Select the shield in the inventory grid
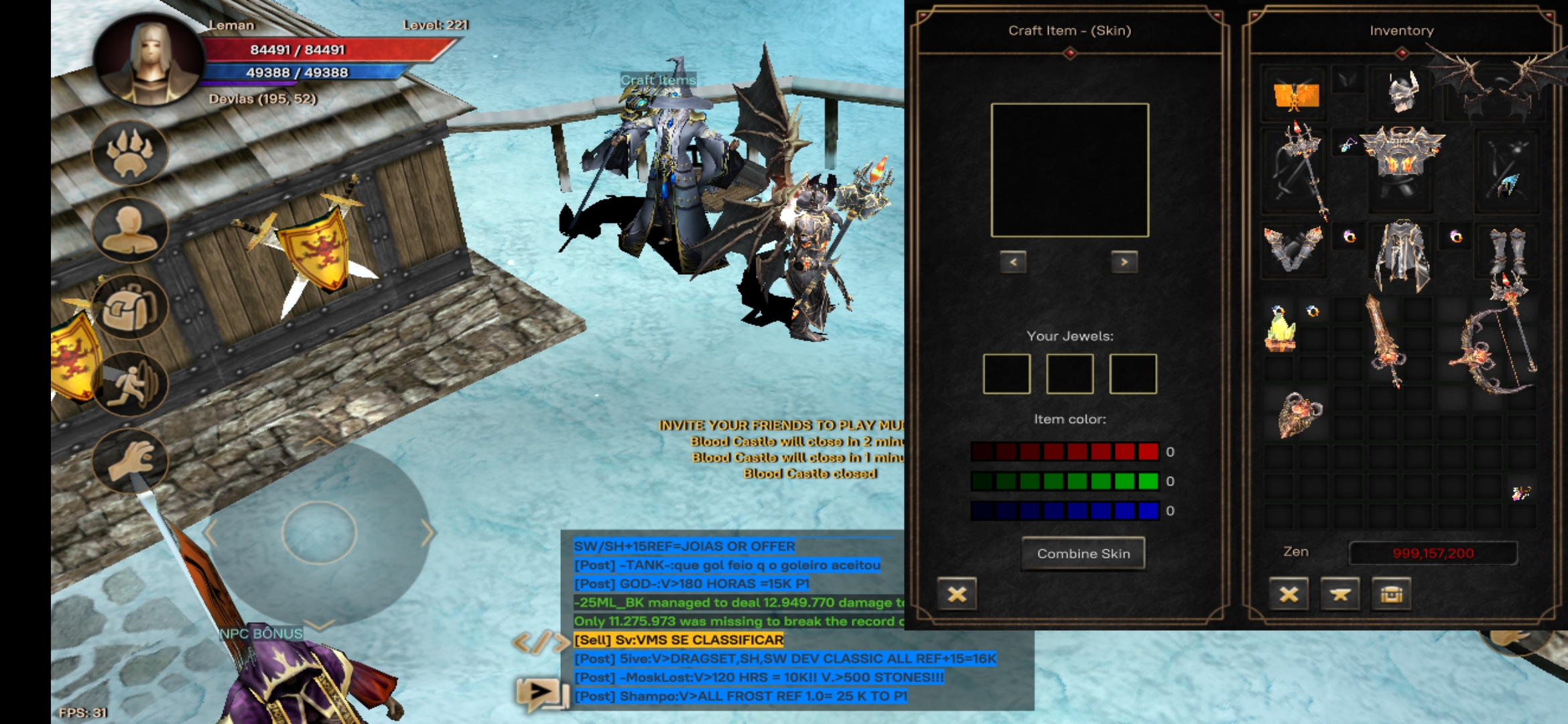 coord(1299,414)
